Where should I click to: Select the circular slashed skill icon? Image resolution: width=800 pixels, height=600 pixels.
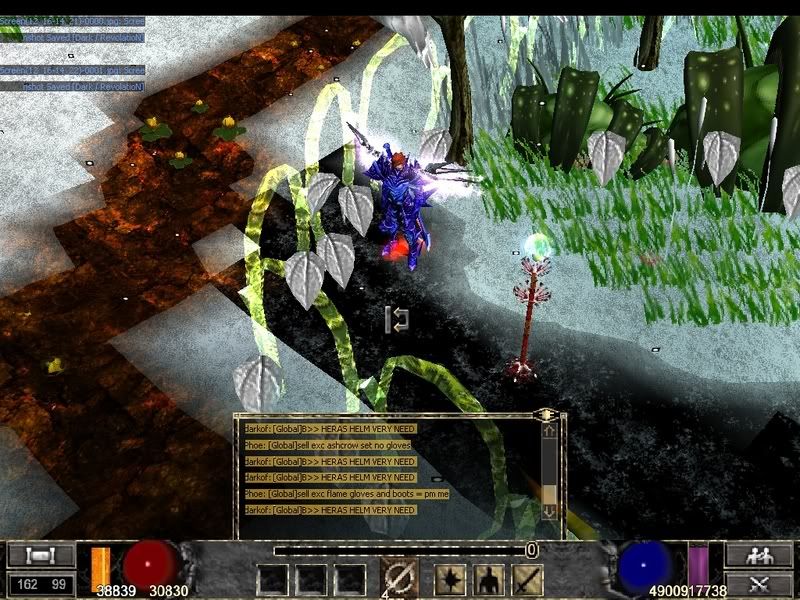pyautogui.click(x=399, y=578)
